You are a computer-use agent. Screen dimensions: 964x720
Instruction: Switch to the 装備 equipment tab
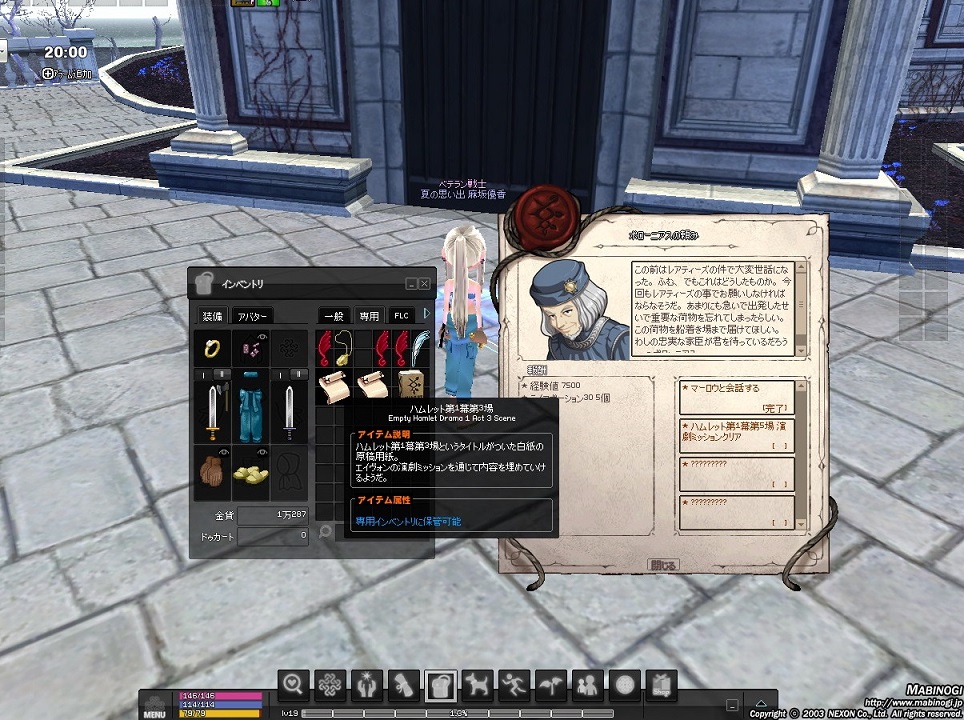(212, 316)
